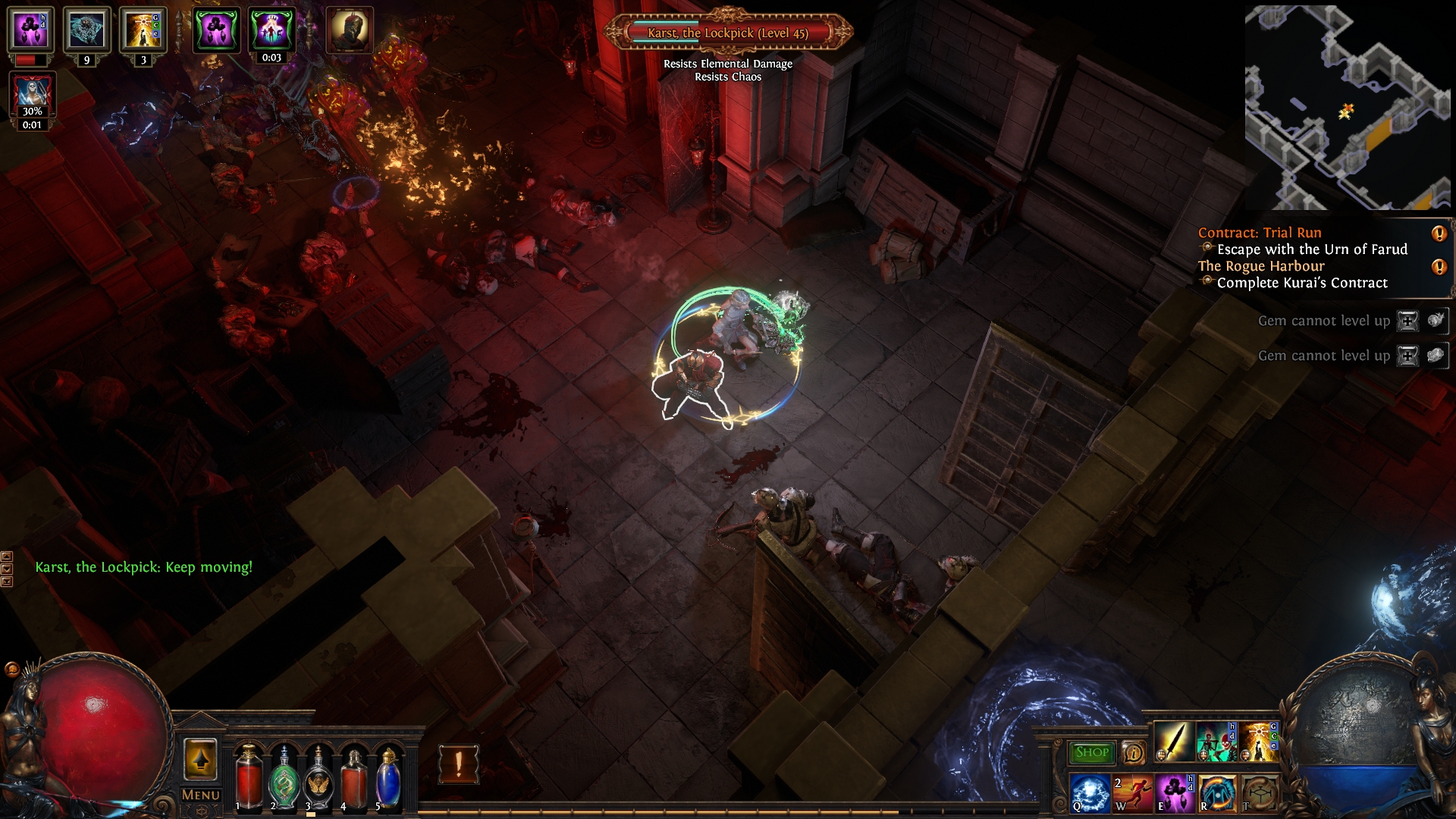1456x819 pixels.
Task: Open the orange exclamation notification
Action: coord(459,764)
